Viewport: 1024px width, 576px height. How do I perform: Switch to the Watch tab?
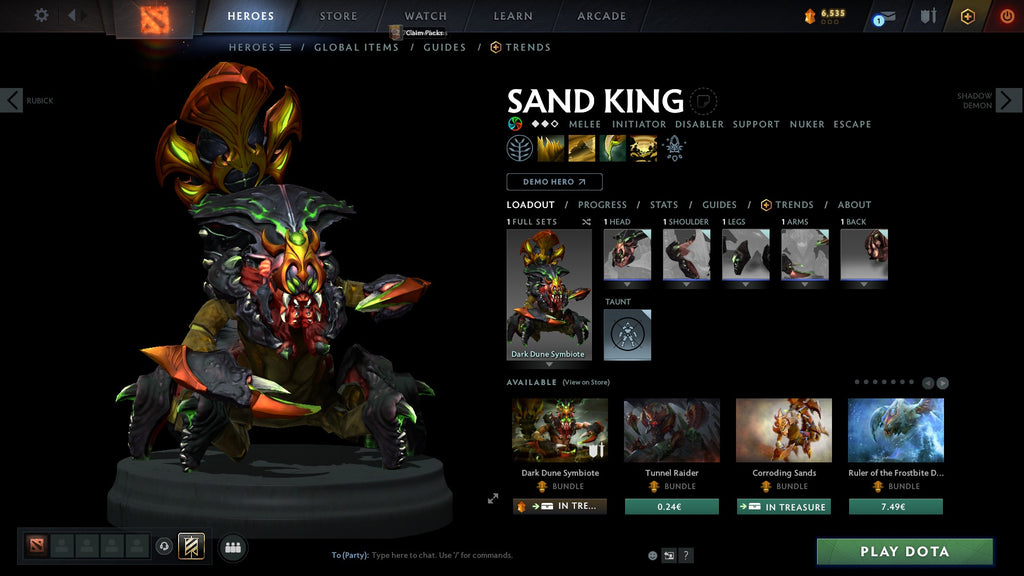click(426, 16)
